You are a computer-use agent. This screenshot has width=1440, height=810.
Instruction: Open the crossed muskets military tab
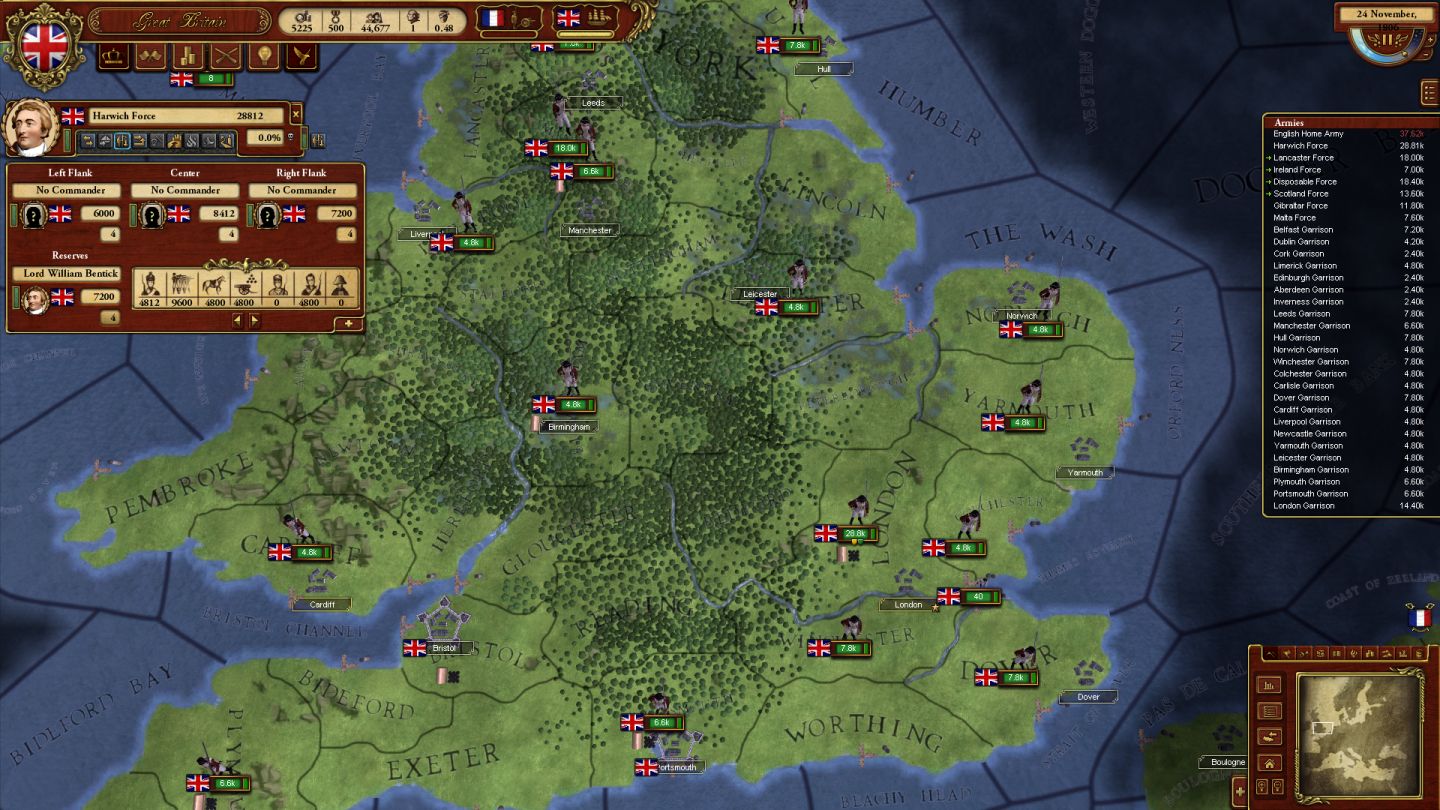pos(226,56)
